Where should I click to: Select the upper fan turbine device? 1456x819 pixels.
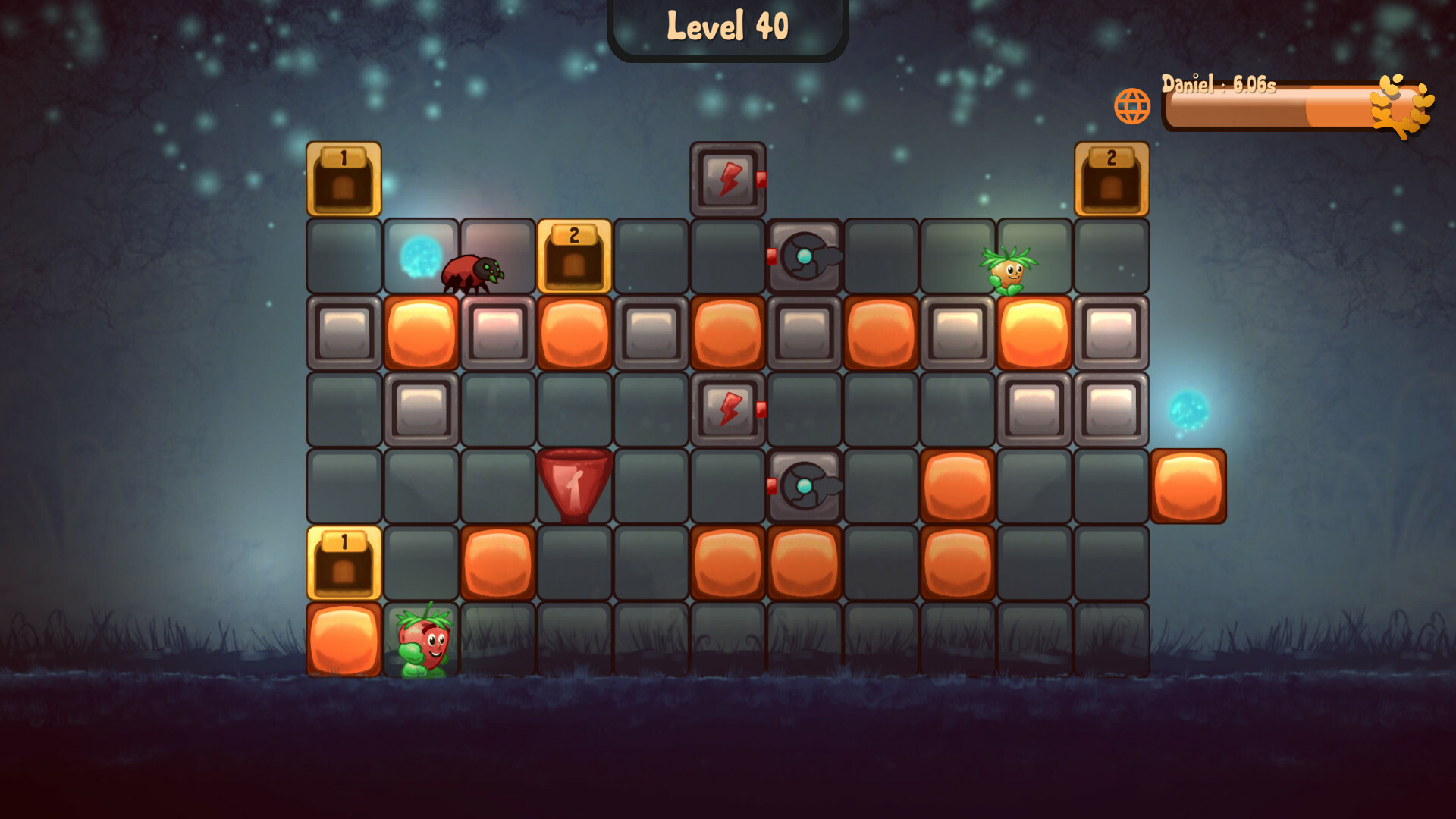806,258
